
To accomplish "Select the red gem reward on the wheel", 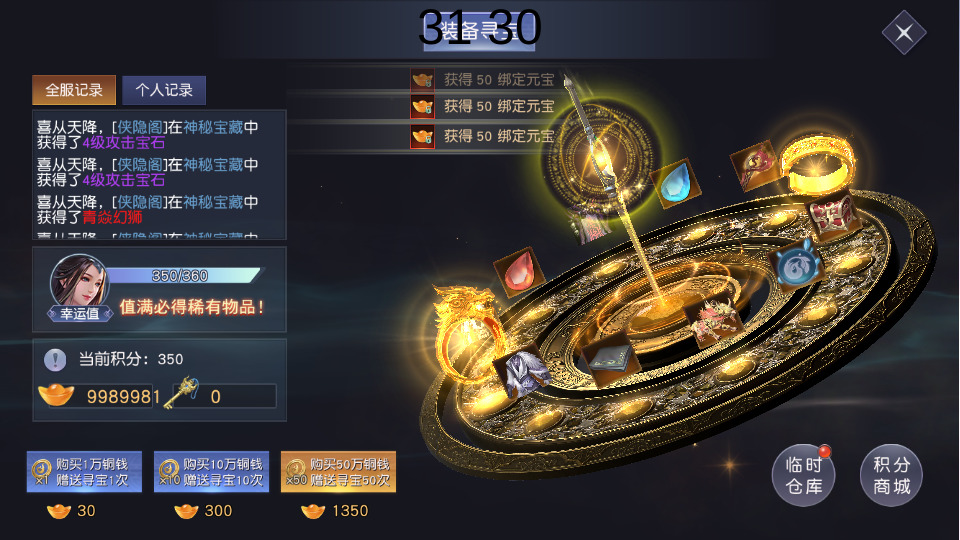I will tap(520, 272).
